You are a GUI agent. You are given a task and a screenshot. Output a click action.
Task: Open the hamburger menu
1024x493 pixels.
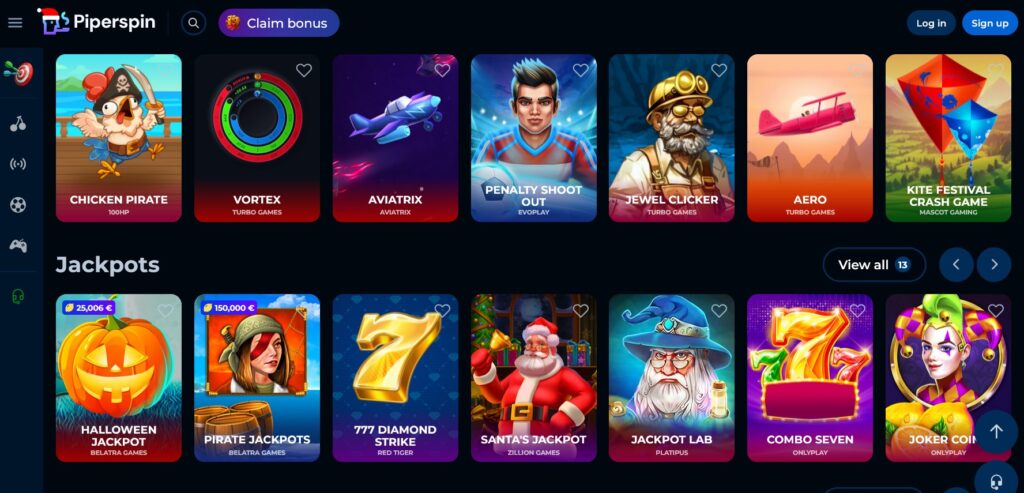[x=15, y=23]
